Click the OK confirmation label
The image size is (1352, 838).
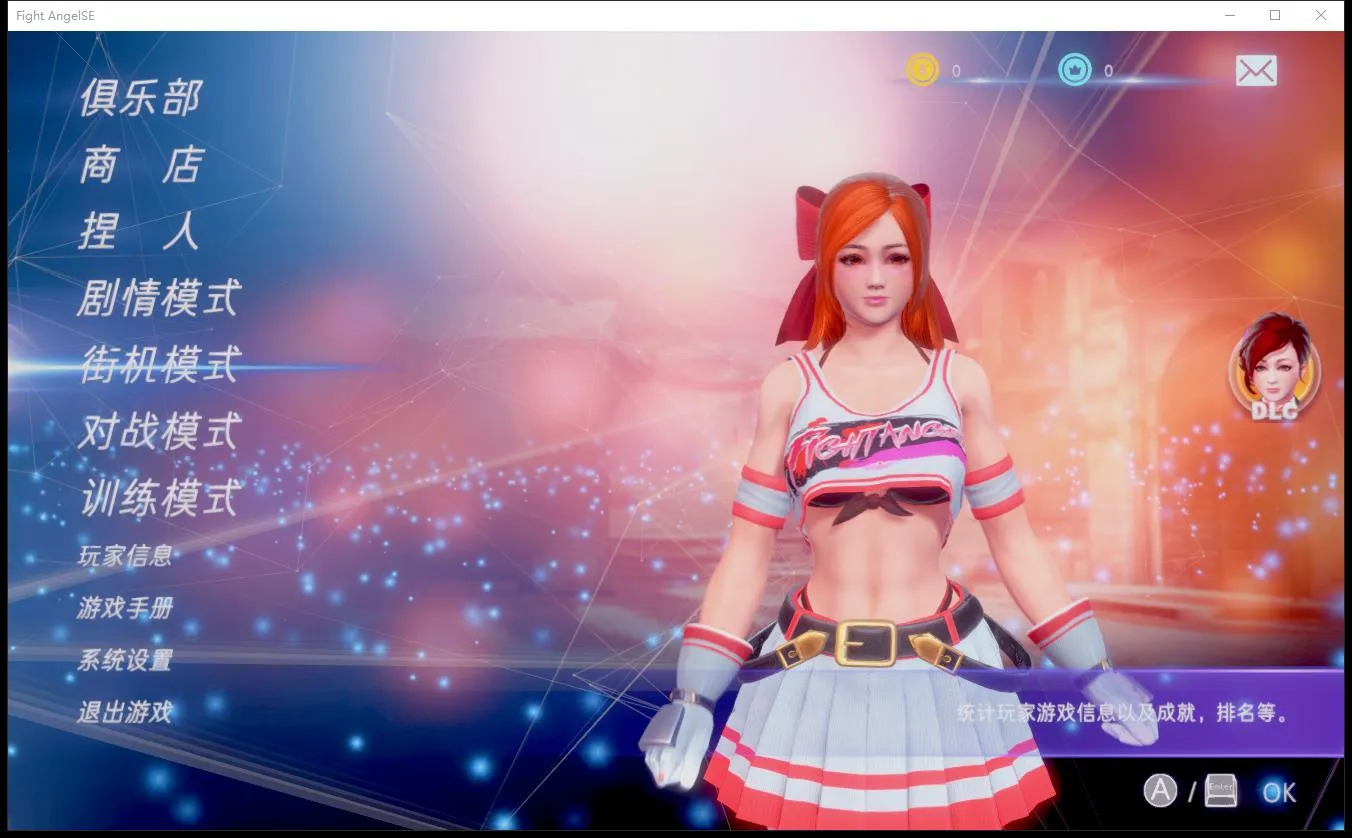click(1278, 792)
